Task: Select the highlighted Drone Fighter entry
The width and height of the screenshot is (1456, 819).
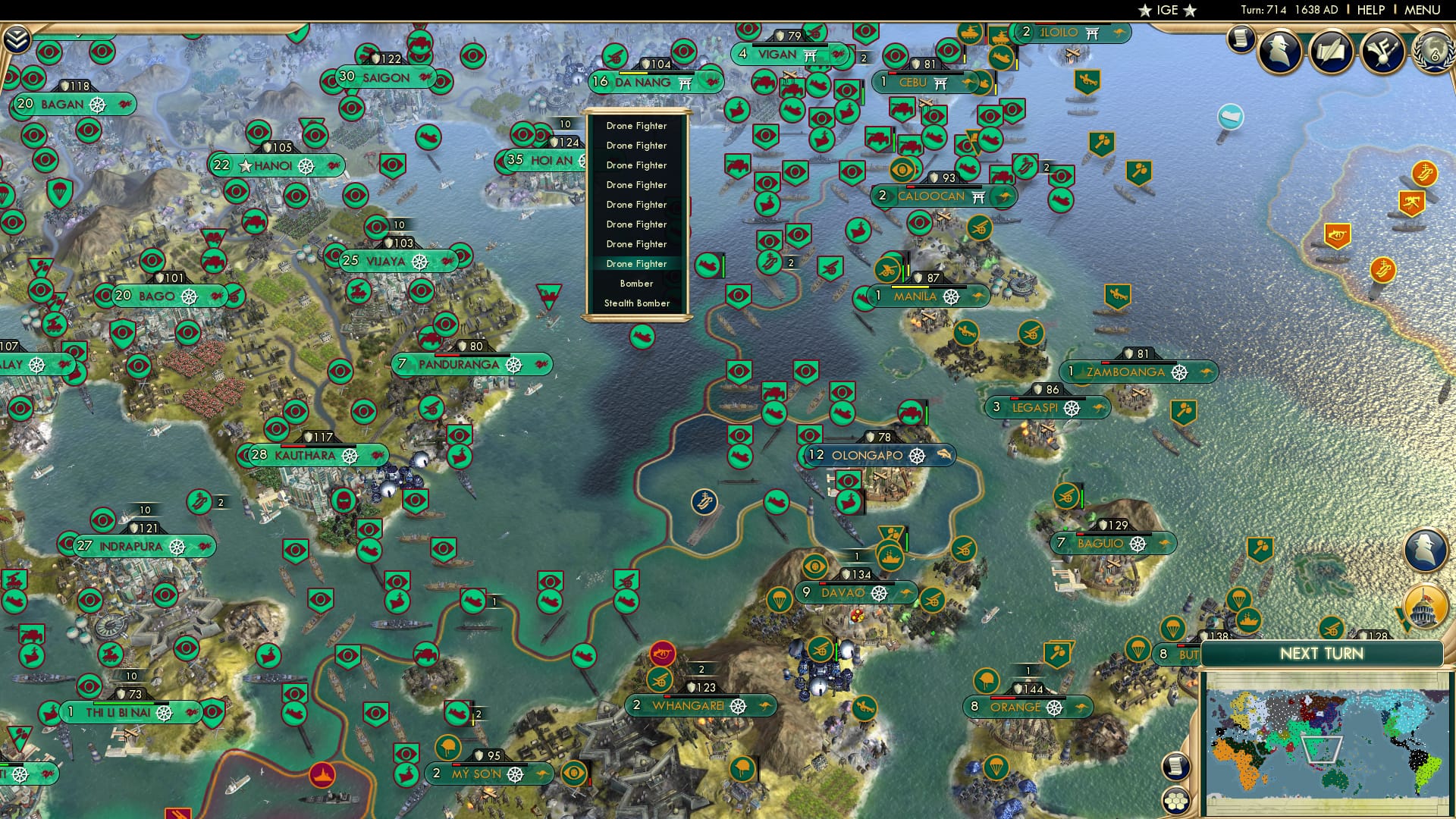Action: tap(637, 263)
